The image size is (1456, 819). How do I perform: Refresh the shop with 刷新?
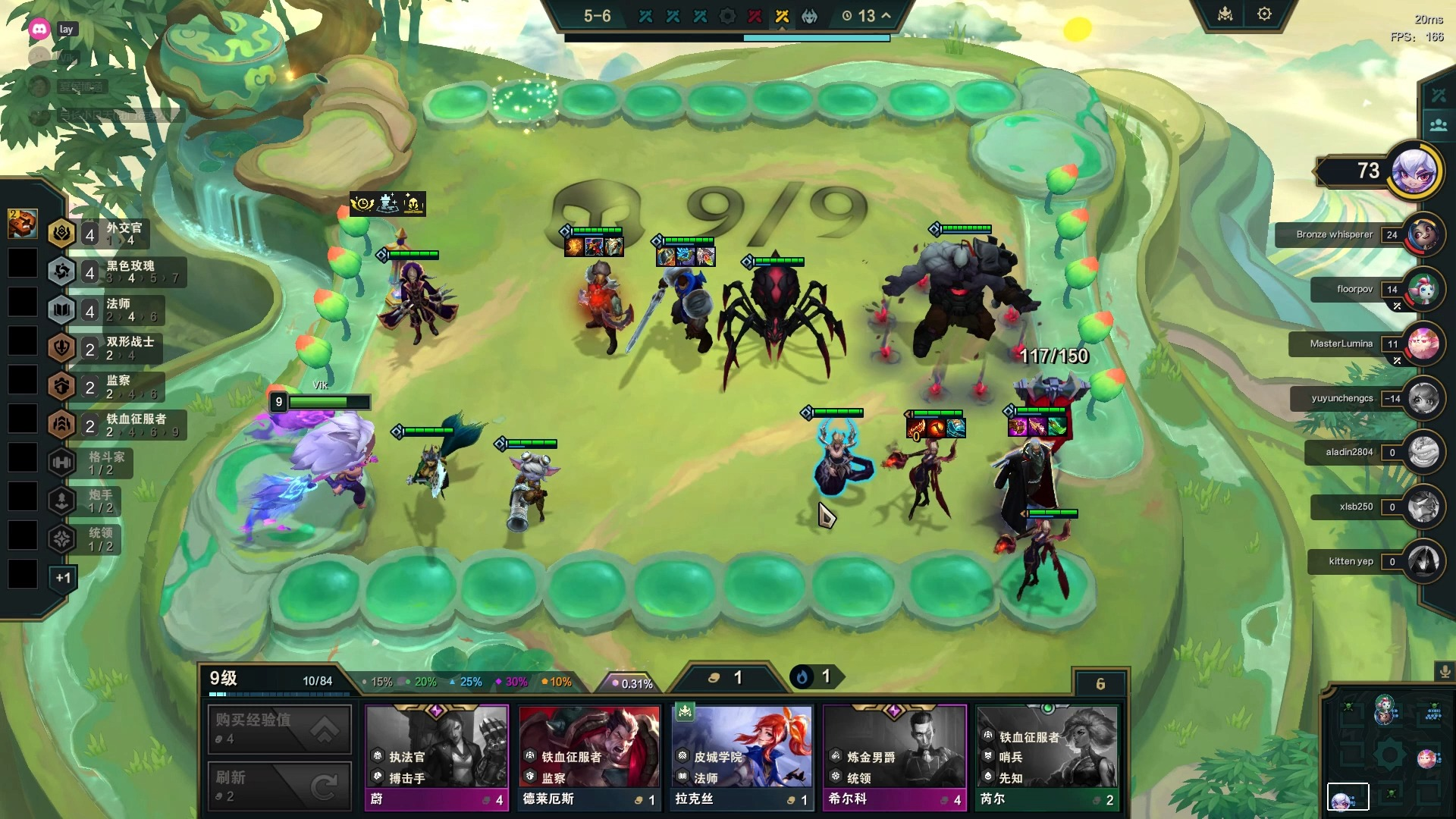(279, 786)
